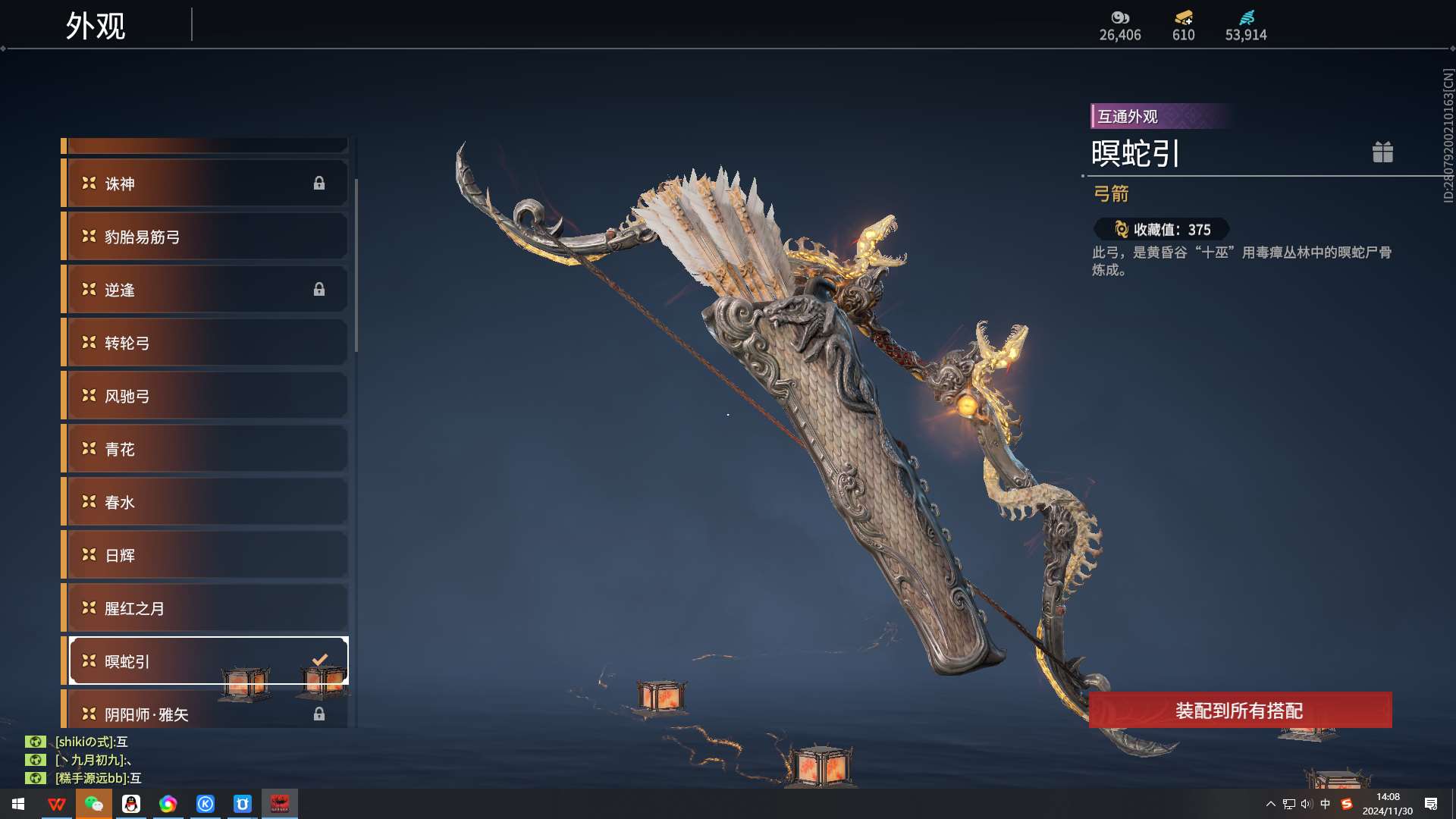
Task: Apply skin with 装配到所有搭配 button
Action: pyautogui.click(x=1240, y=711)
